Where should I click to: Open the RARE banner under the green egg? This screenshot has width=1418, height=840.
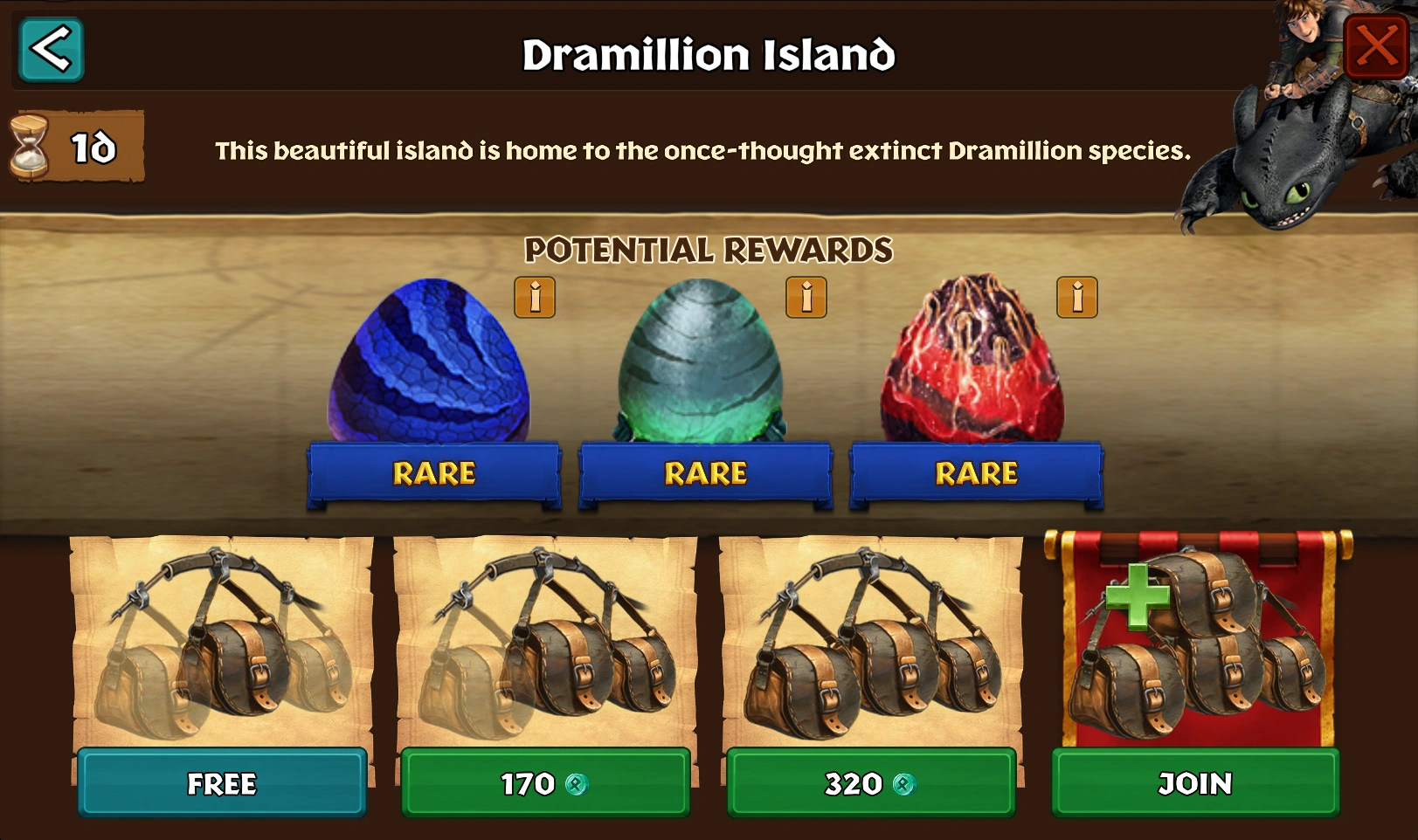tap(705, 473)
